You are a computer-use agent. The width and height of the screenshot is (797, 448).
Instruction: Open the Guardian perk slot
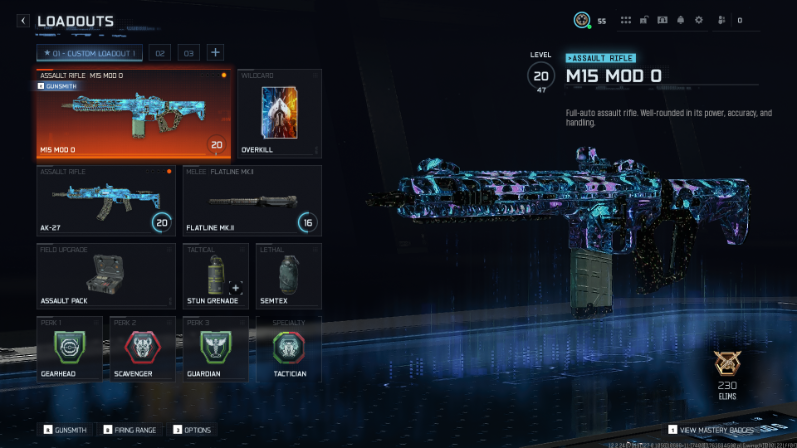tap(215, 349)
